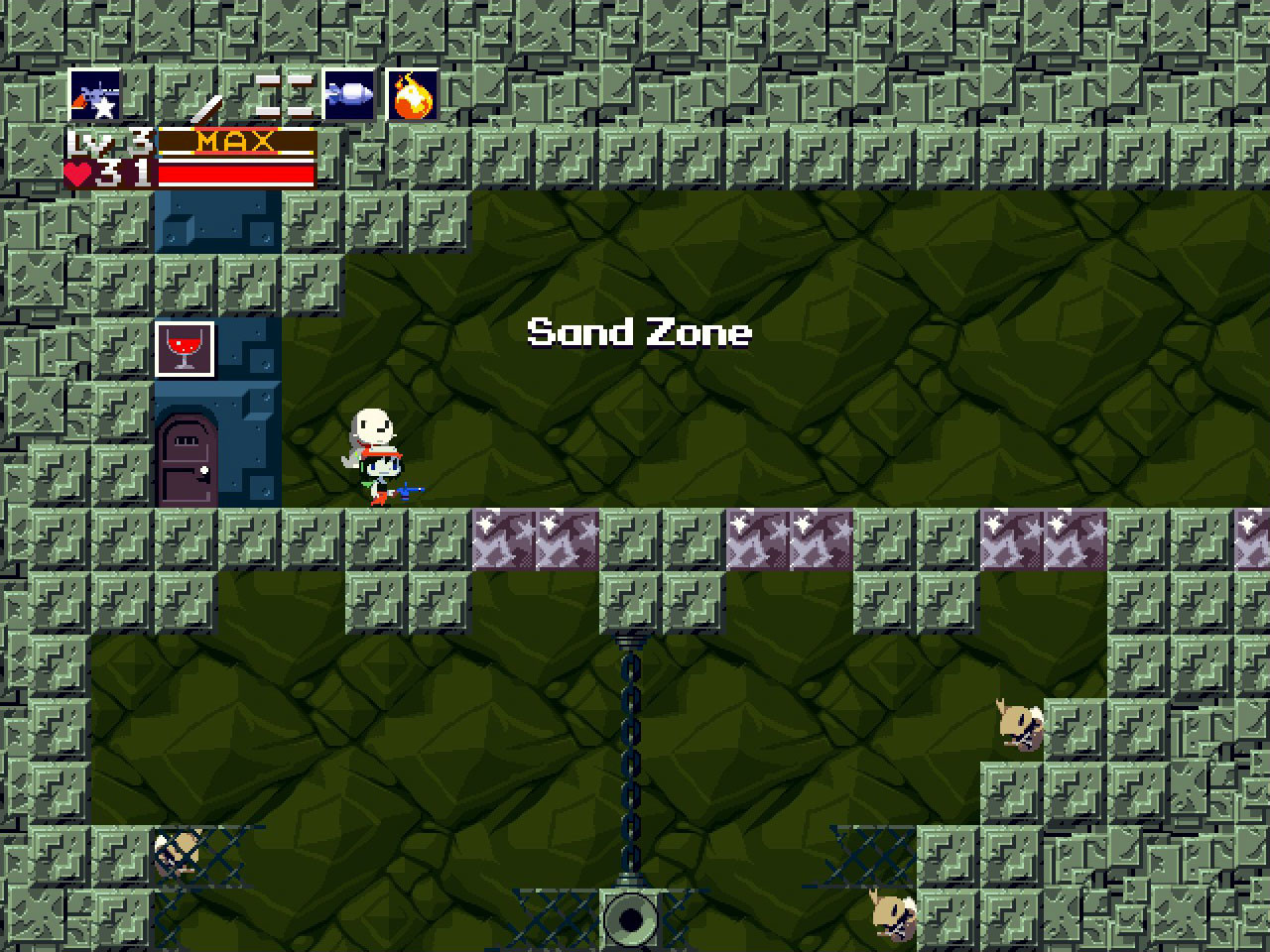The width and height of the screenshot is (1270, 952).
Task: Click the heart icon next to health
Action: pos(81,174)
